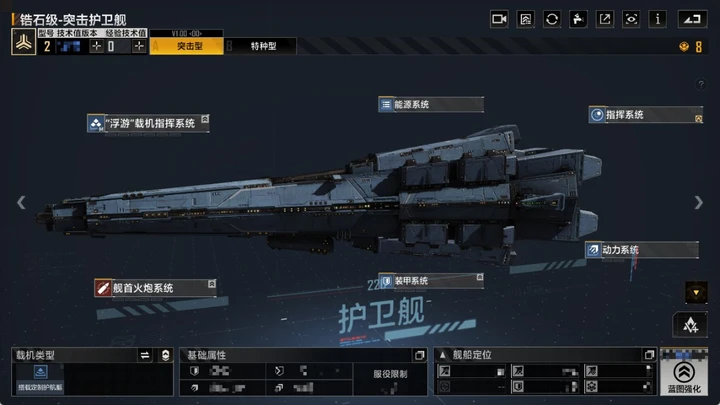The height and width of the screenshot is (405, 720).
Task: Select the "浮游"载机指挥系统 module
Action: 148,123
